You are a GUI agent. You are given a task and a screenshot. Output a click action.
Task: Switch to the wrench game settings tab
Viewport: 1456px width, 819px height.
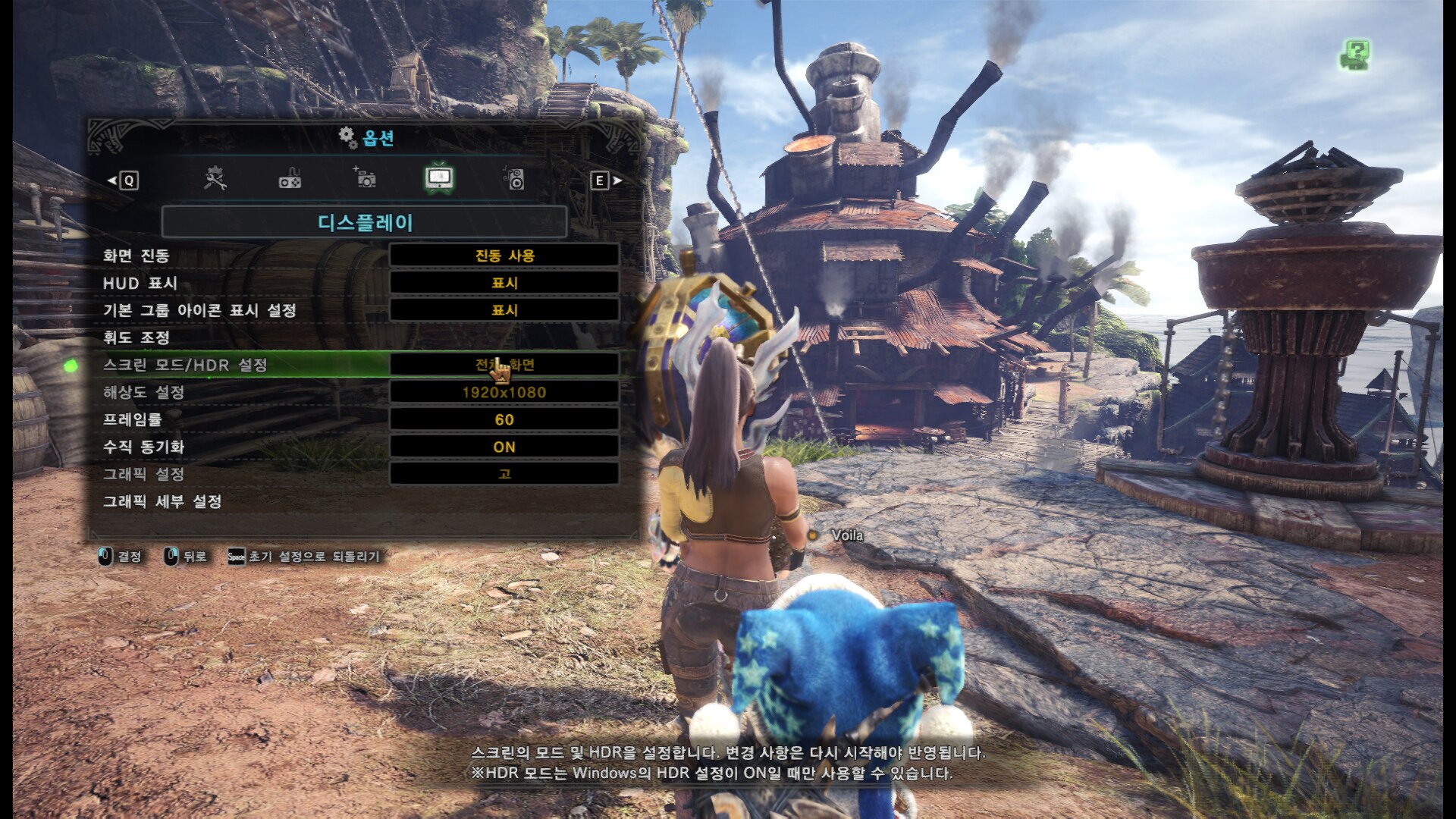(x=215, y=179)
